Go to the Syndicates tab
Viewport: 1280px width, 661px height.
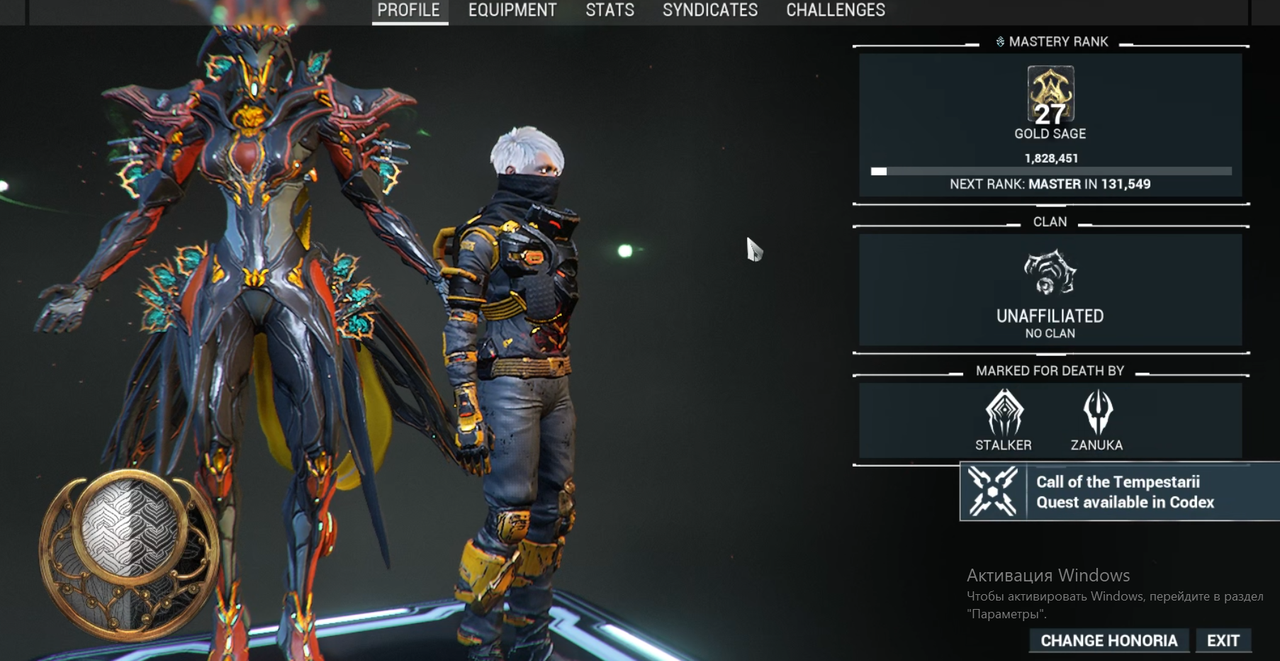pos(710,10)
